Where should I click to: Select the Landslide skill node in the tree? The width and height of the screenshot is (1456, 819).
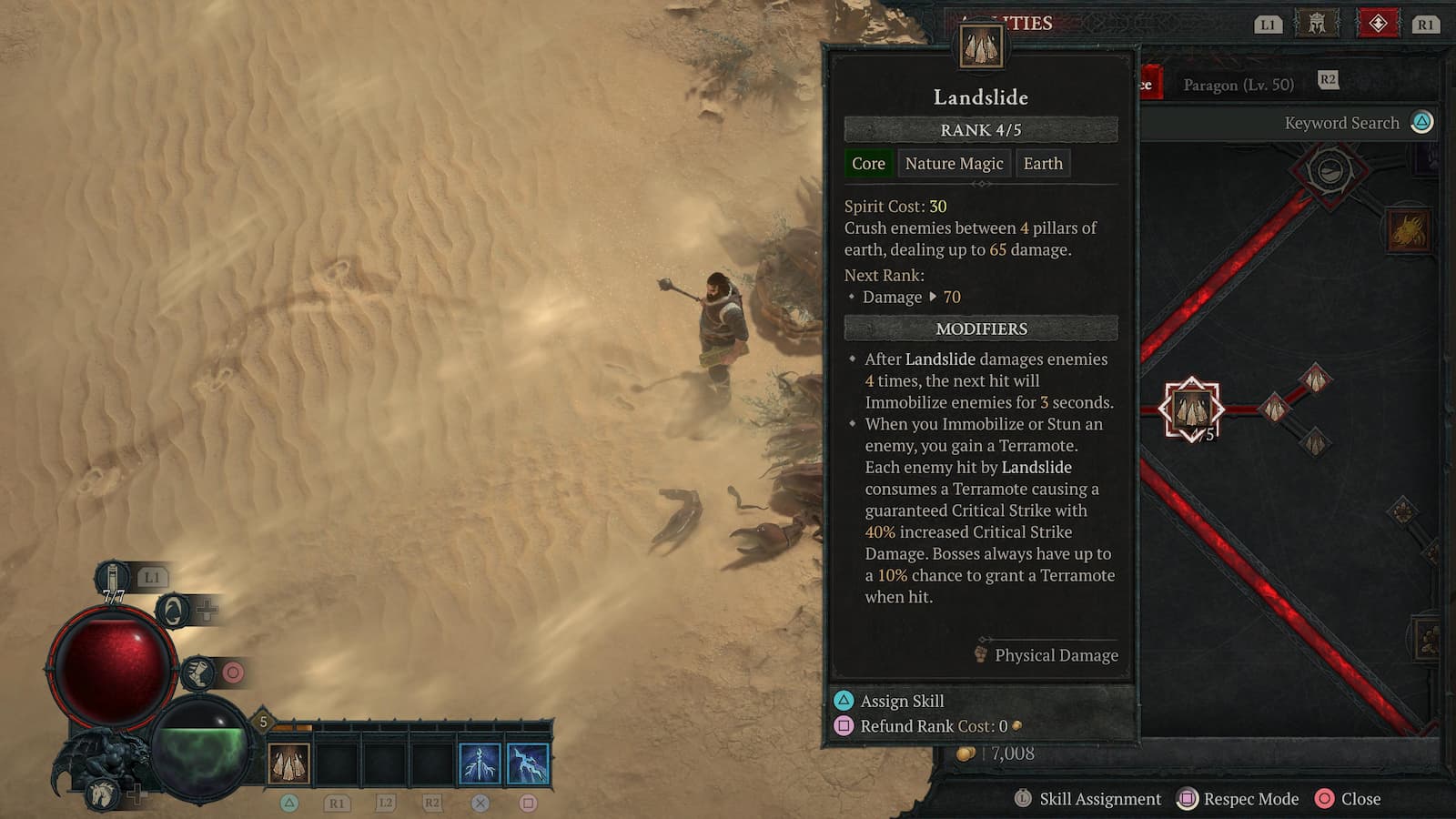[x=1191, y=409]
